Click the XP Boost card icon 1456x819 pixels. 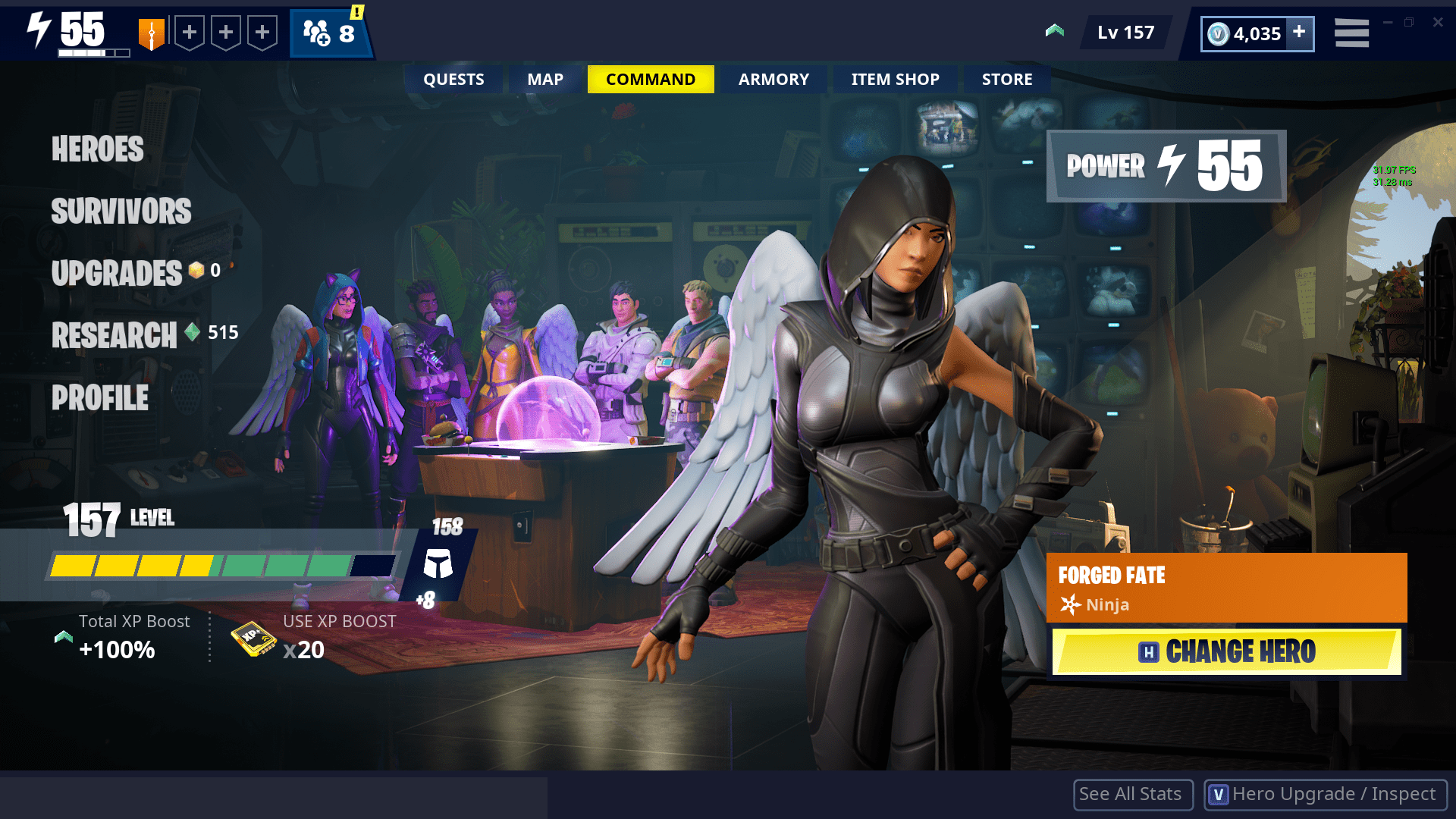click(x=254, y=639)
